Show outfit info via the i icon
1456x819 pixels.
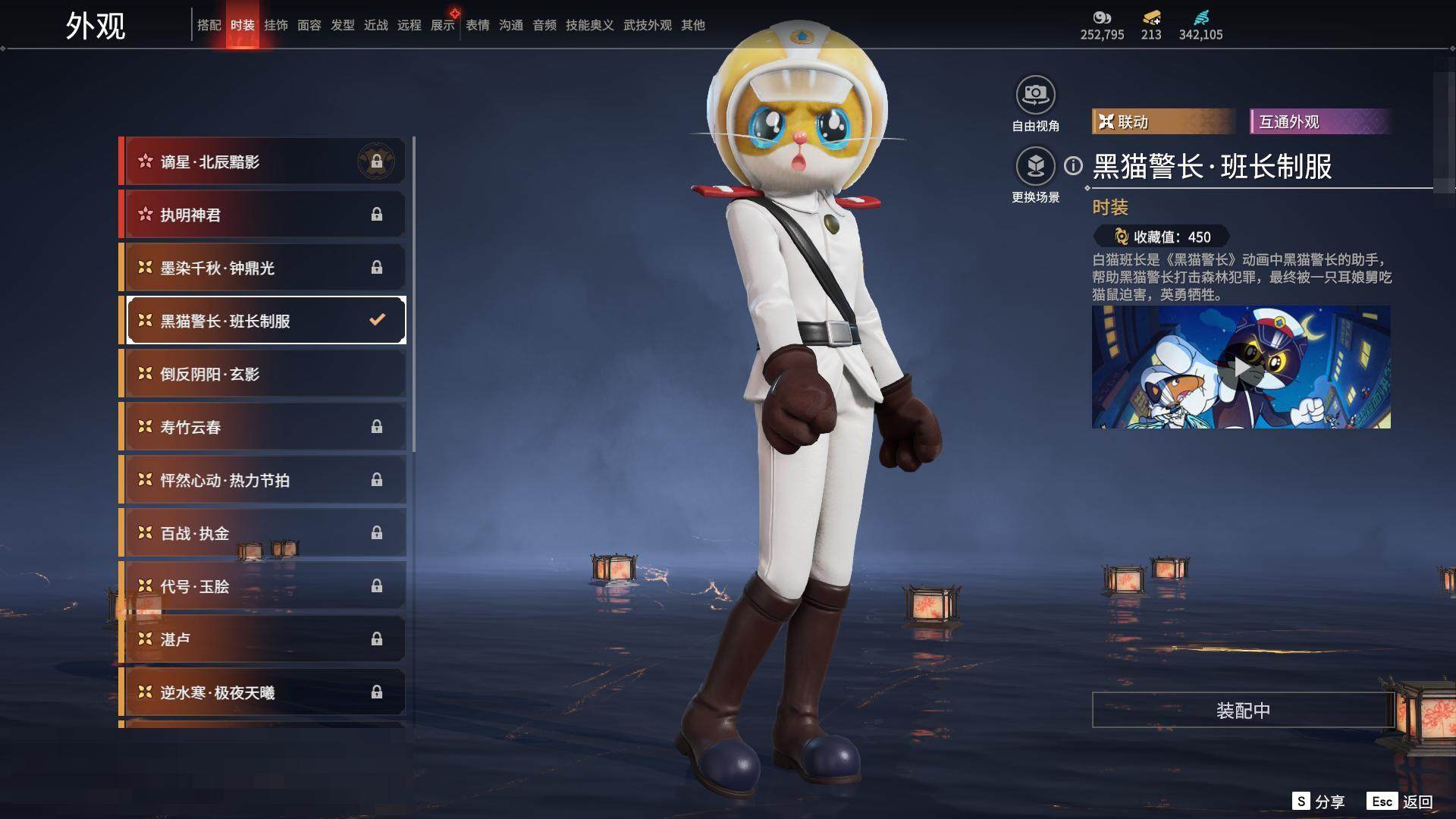point(1073,165)
